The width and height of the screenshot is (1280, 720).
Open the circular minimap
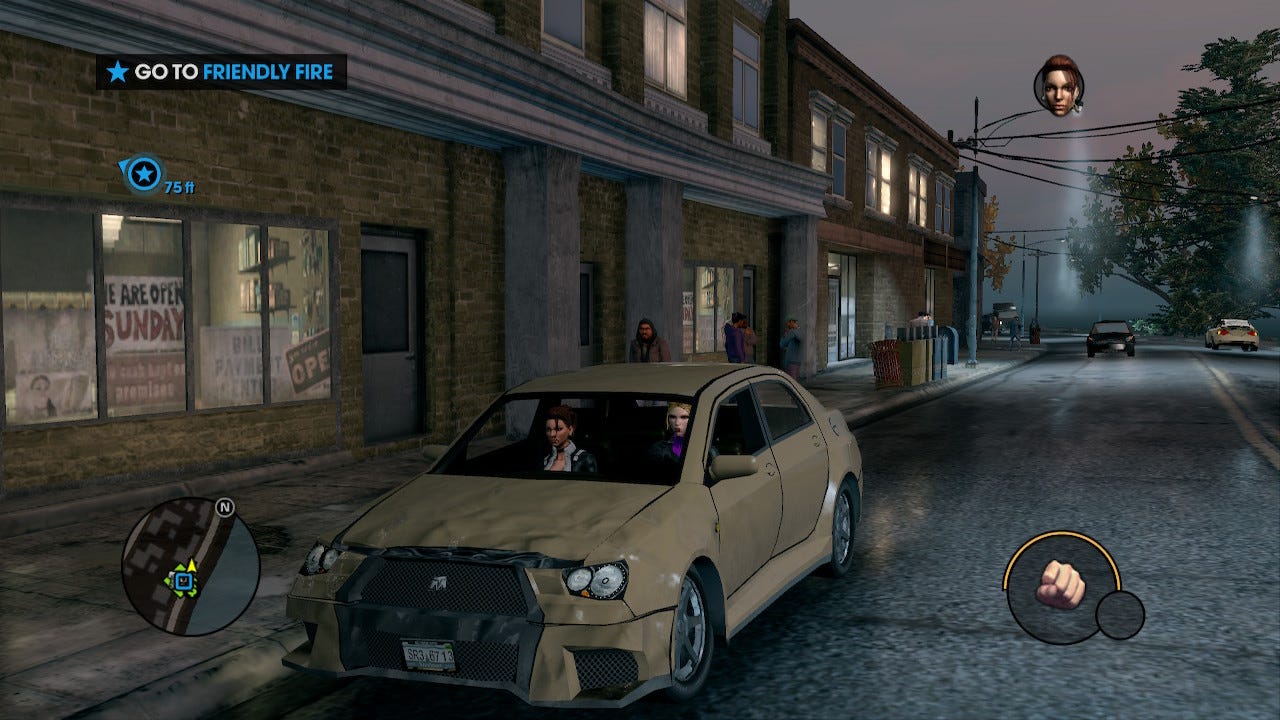(190, 567)
